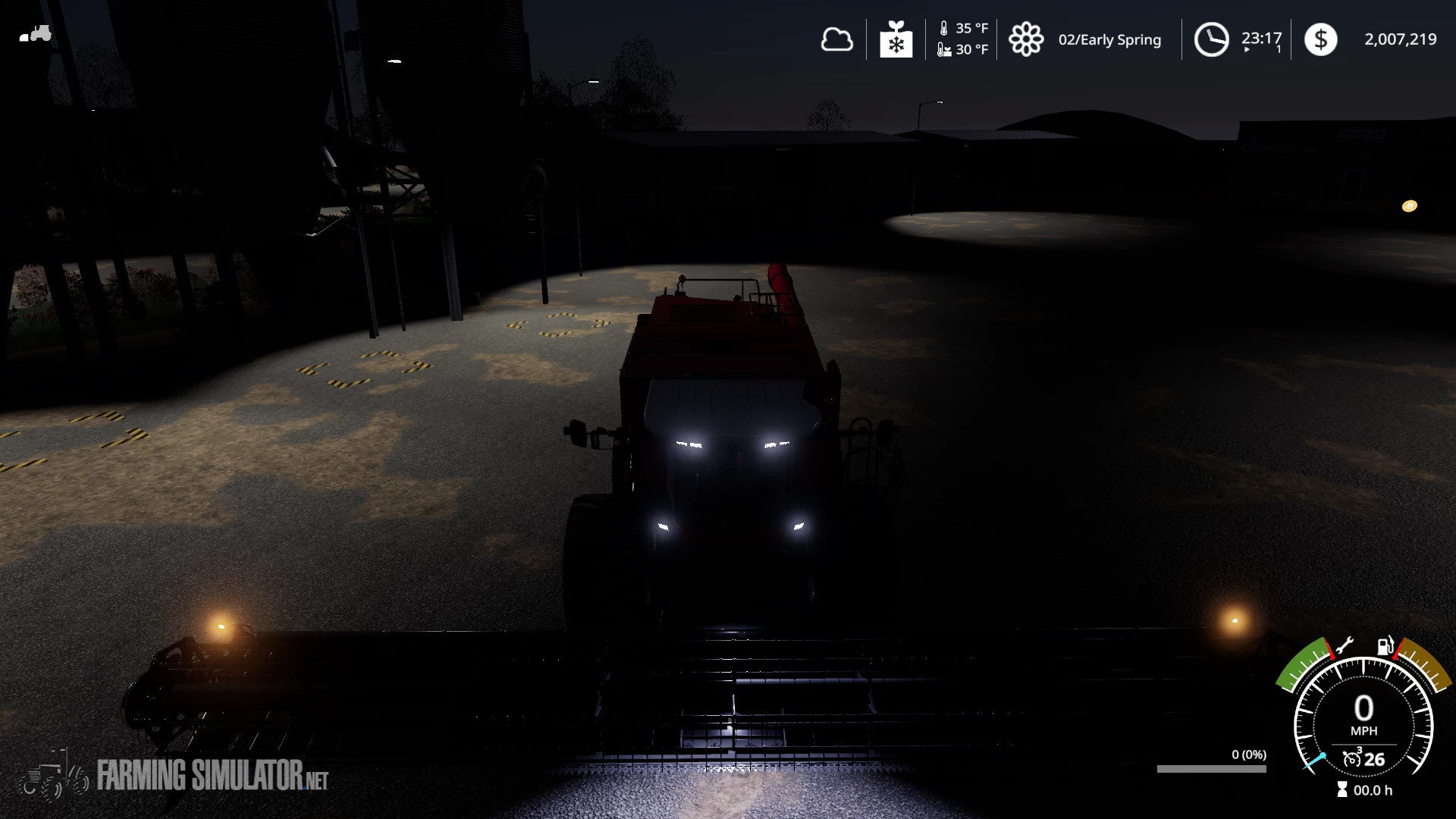Open the FarmingSimulator.net watermark logo
The height and width of the screenshot is (819, 1456).
[x=174, y=777]
